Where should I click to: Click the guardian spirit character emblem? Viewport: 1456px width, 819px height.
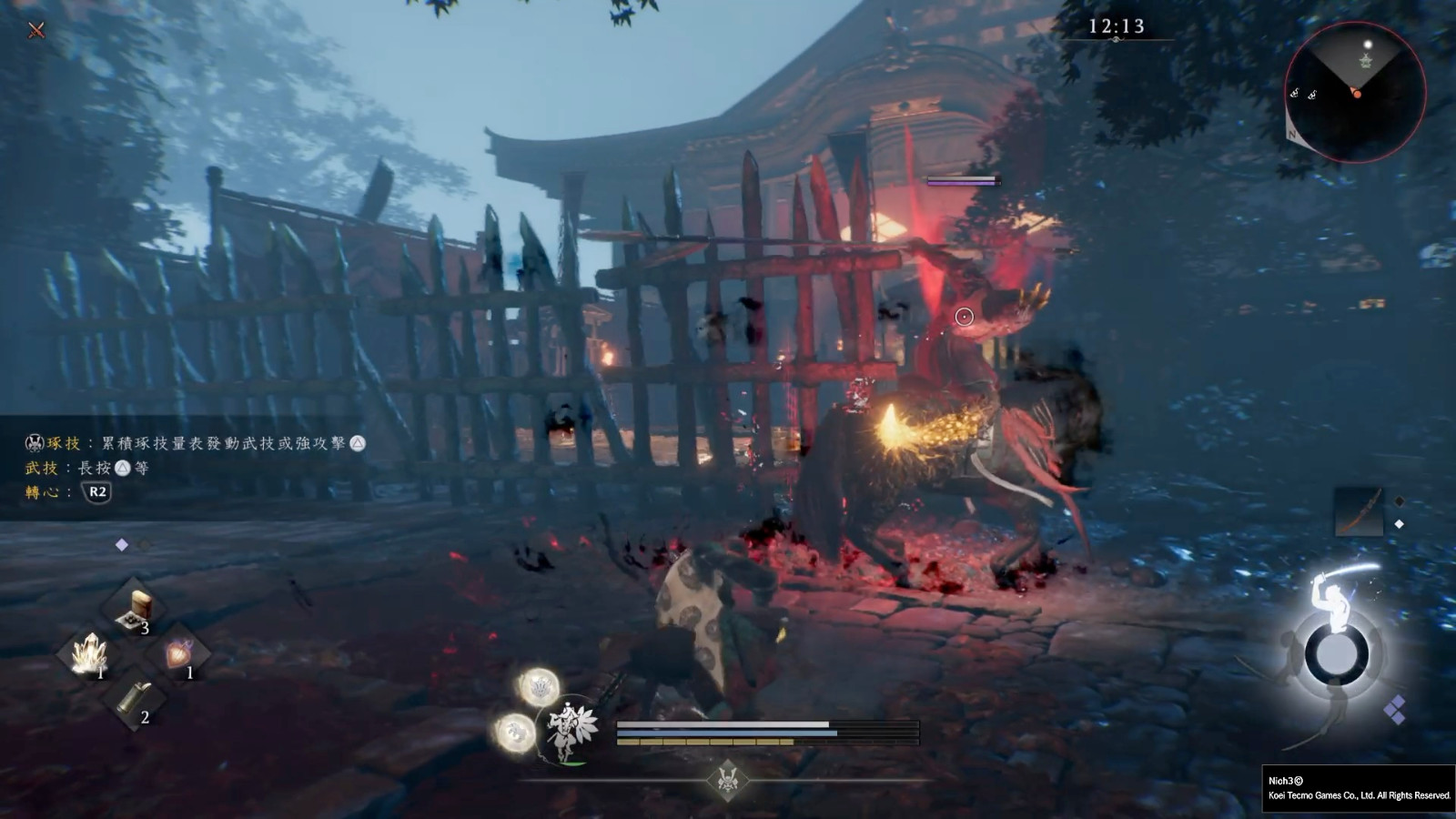tap(569, 730)
